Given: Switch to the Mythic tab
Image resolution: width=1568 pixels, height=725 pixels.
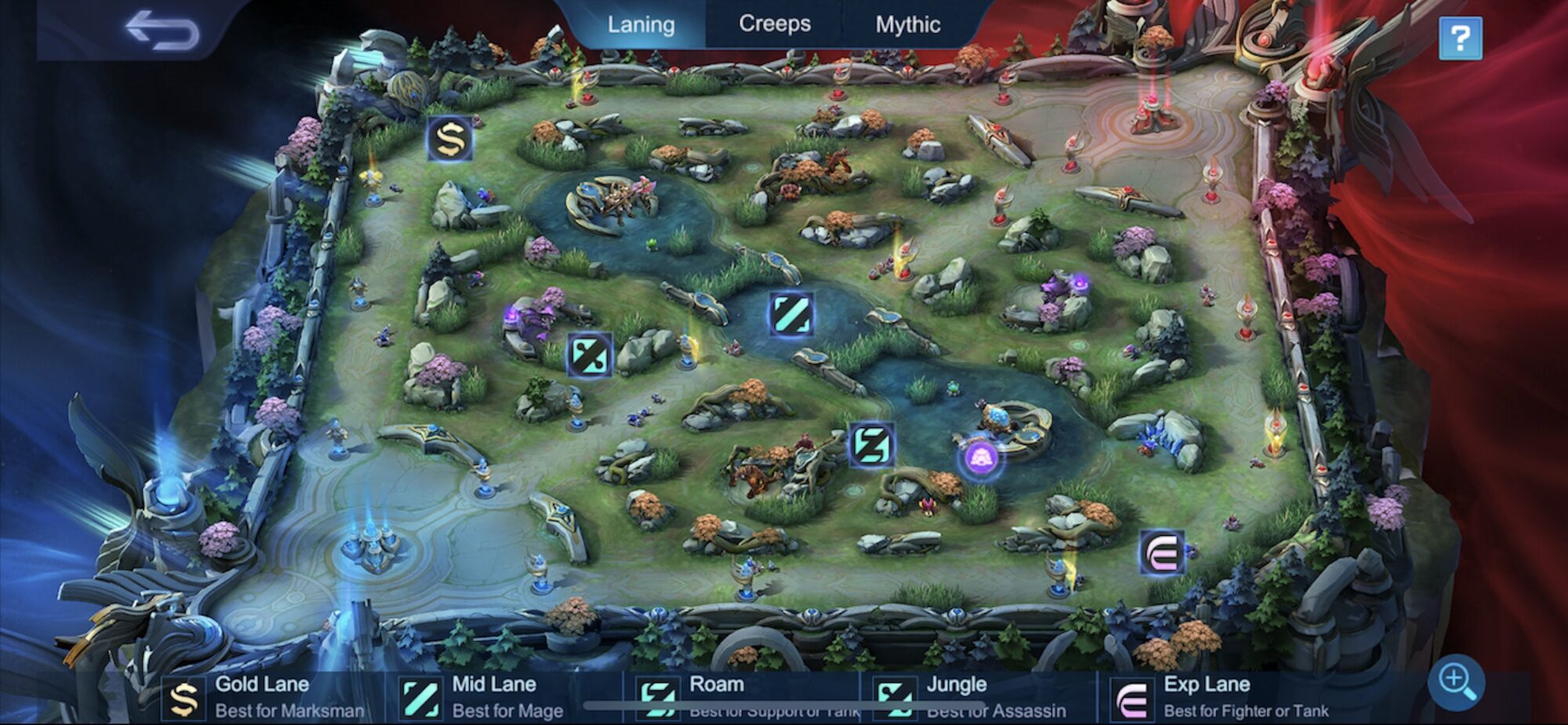Looking at the screenshot, I should 908,24.
